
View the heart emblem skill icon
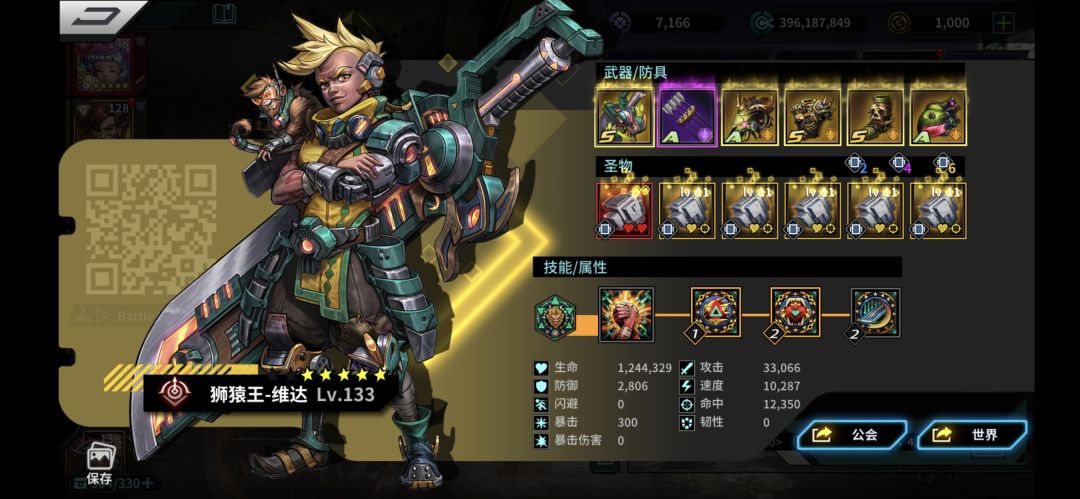[x=795, y=313]
